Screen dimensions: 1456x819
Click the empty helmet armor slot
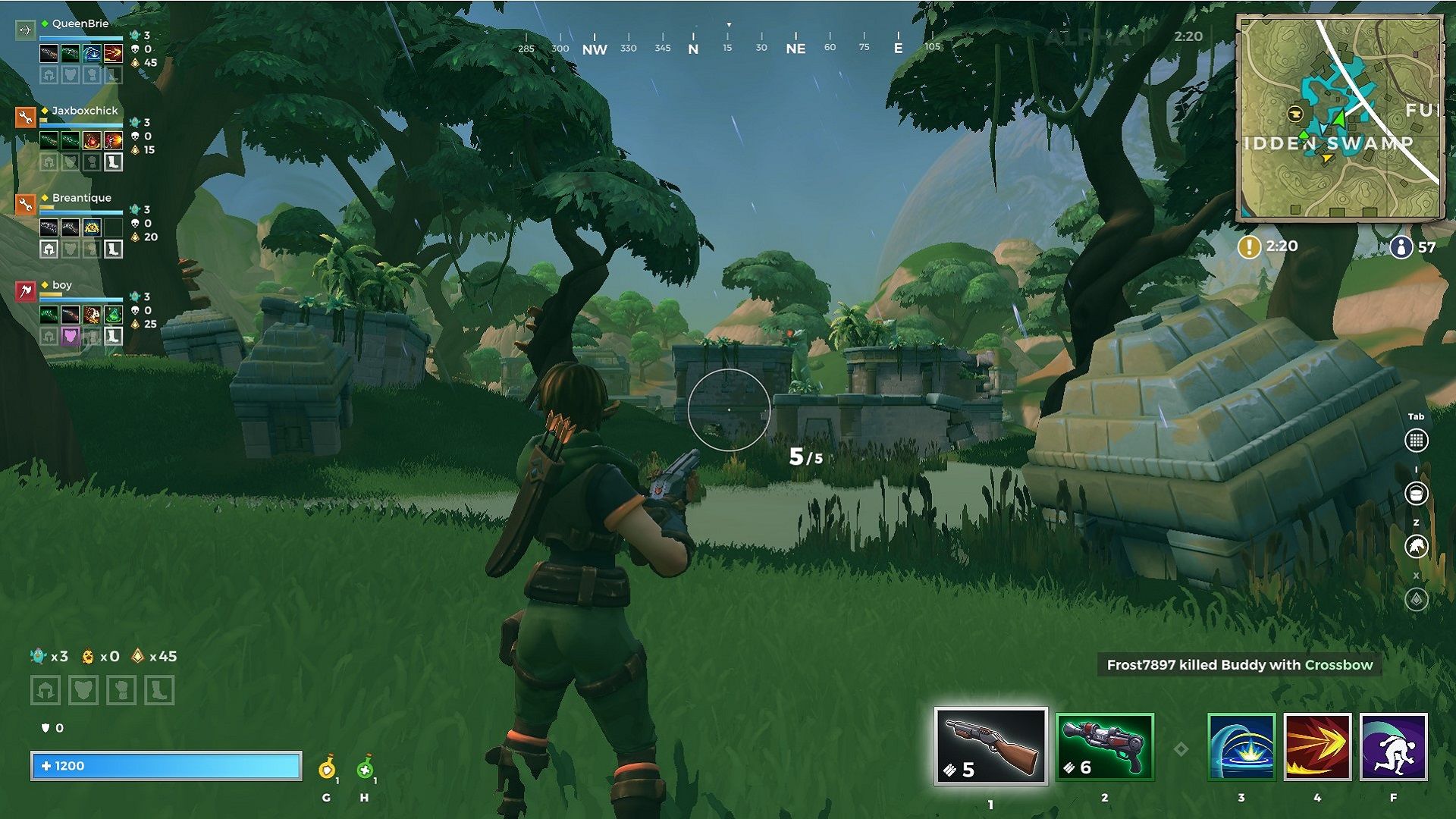(45, 690)
